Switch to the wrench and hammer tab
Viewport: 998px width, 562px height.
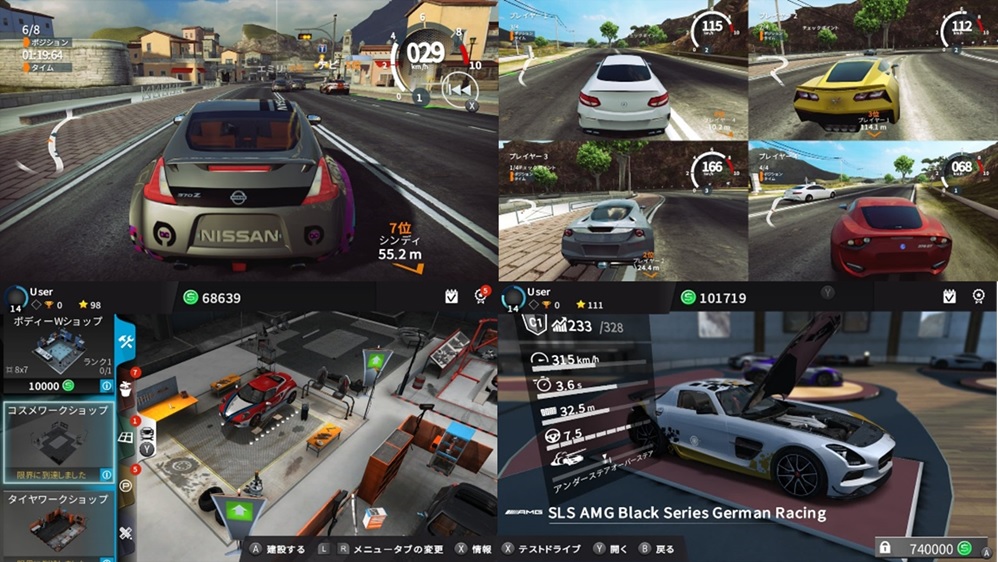(x=127, y=342)
